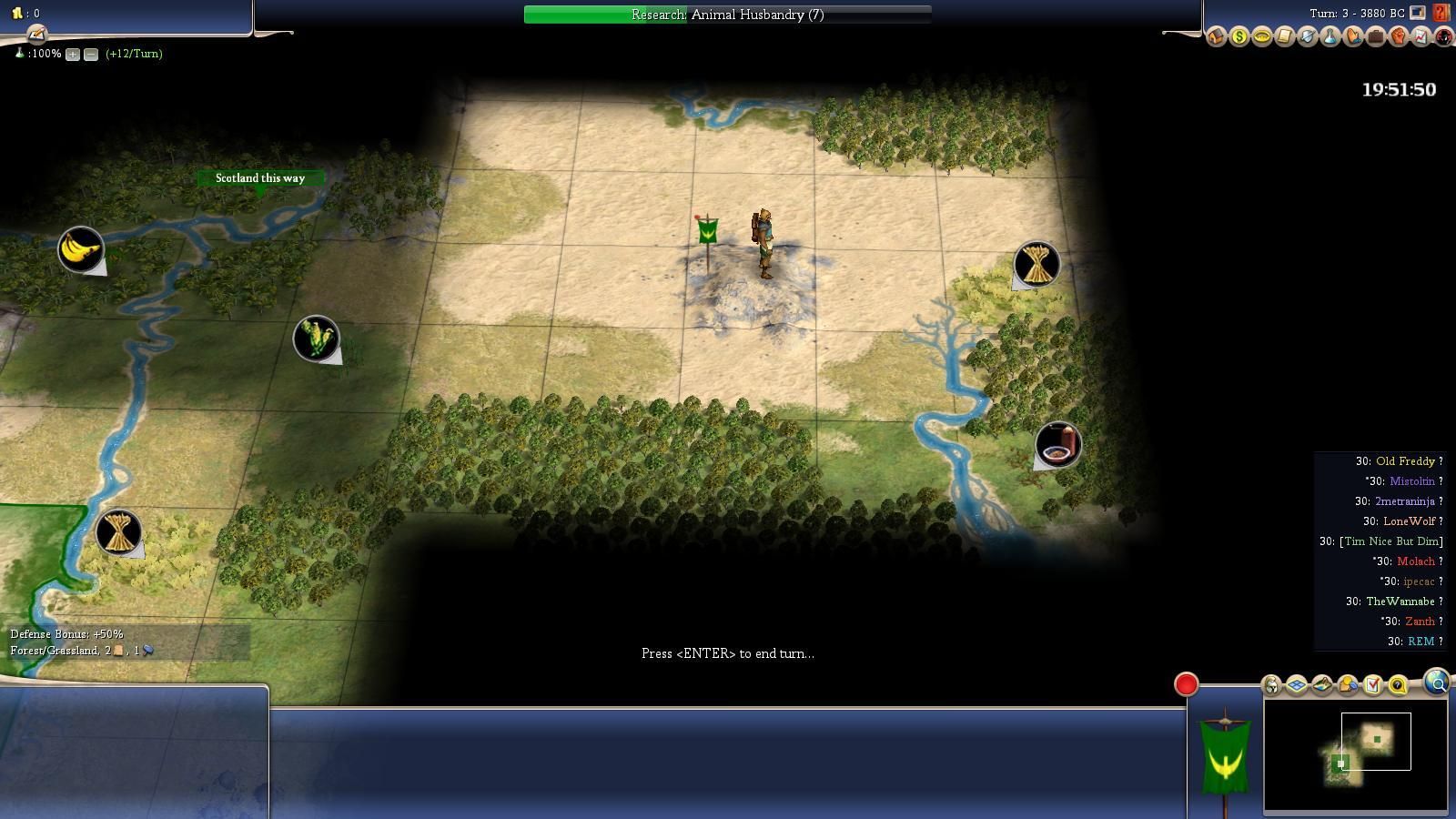This screenshot has height=819, width=1456.
Task: Click the minimap to move view
Action: [1355, 753]
